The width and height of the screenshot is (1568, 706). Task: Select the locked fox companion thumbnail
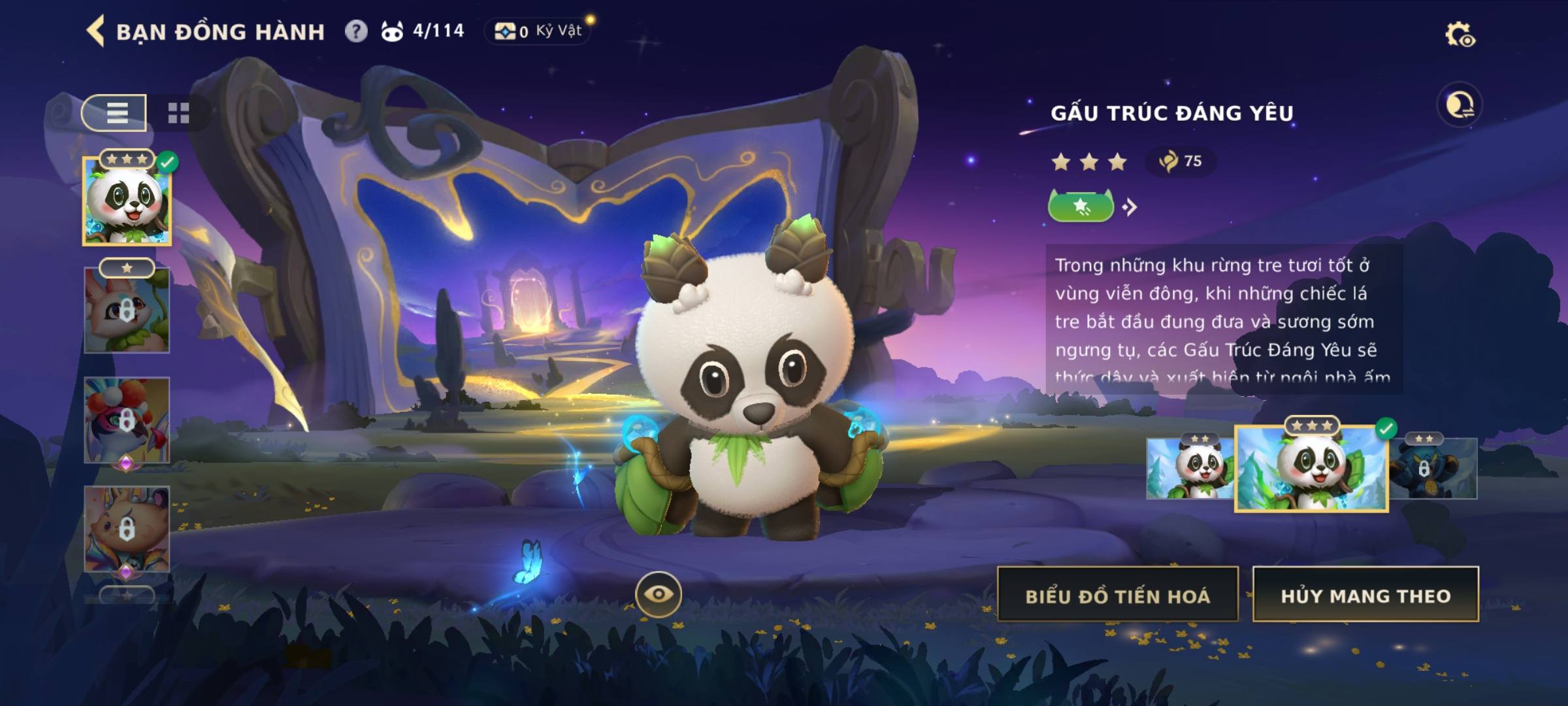click(x=127, y=311)
